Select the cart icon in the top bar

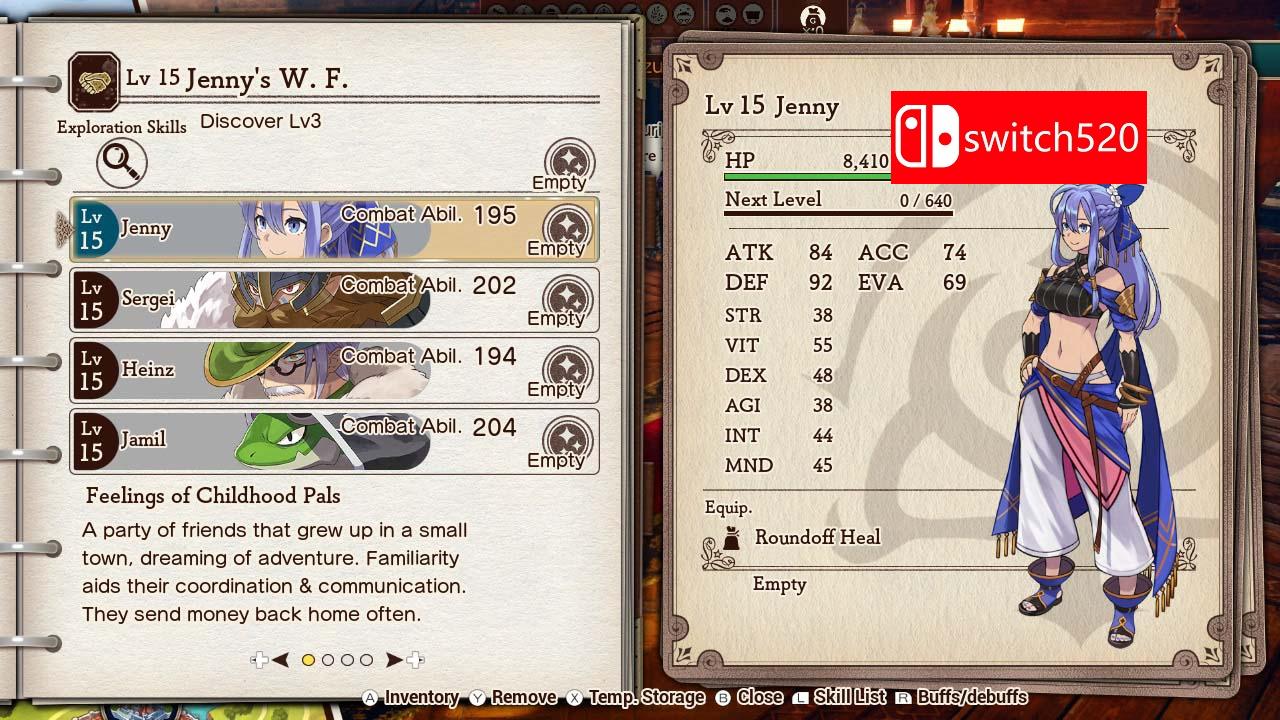click(753, 14)
